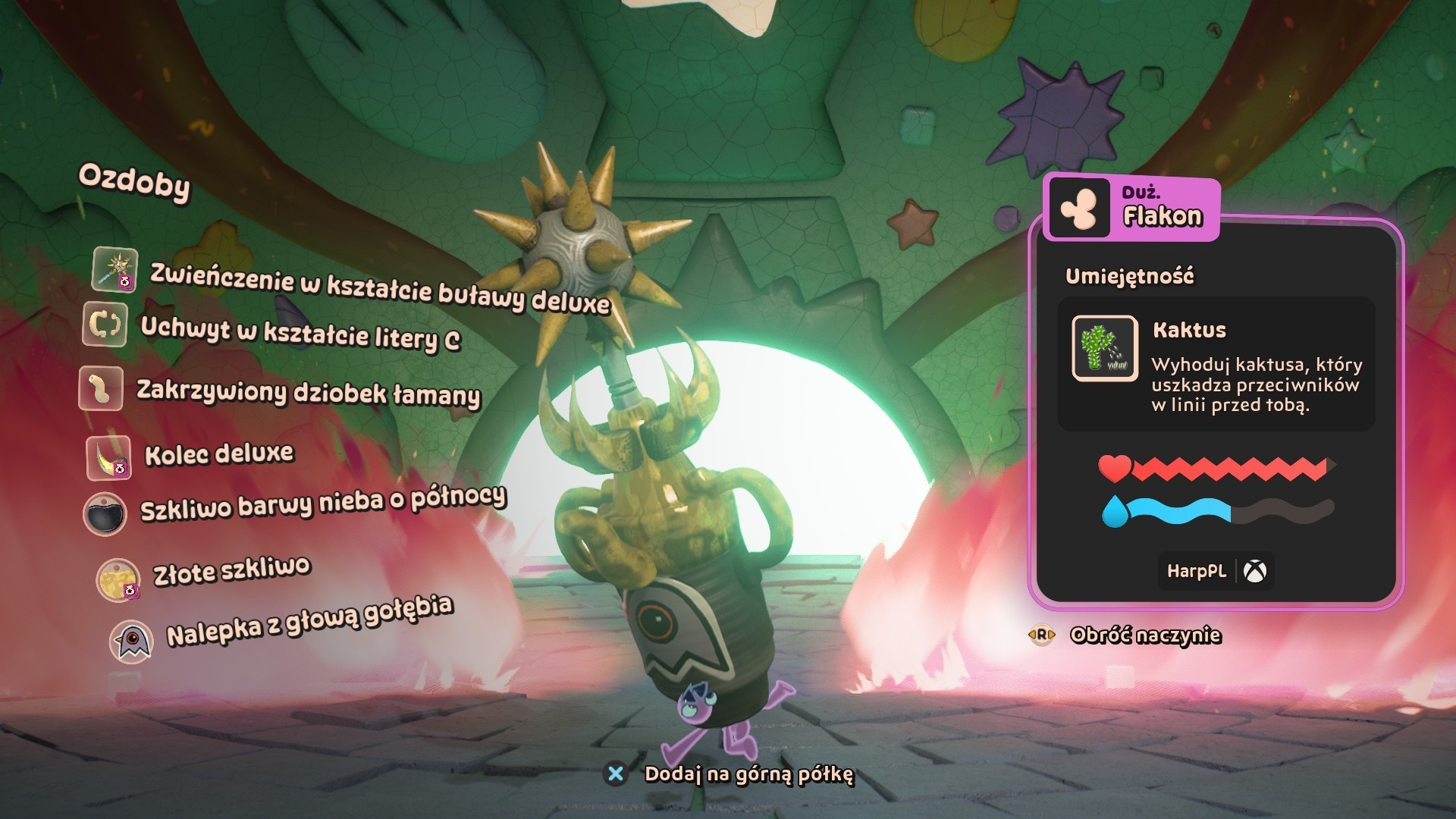Screen dimensions: 1456x819
Task: Add vessel with Dodaj na górną półkę
Action: click(x=748, y=774)
